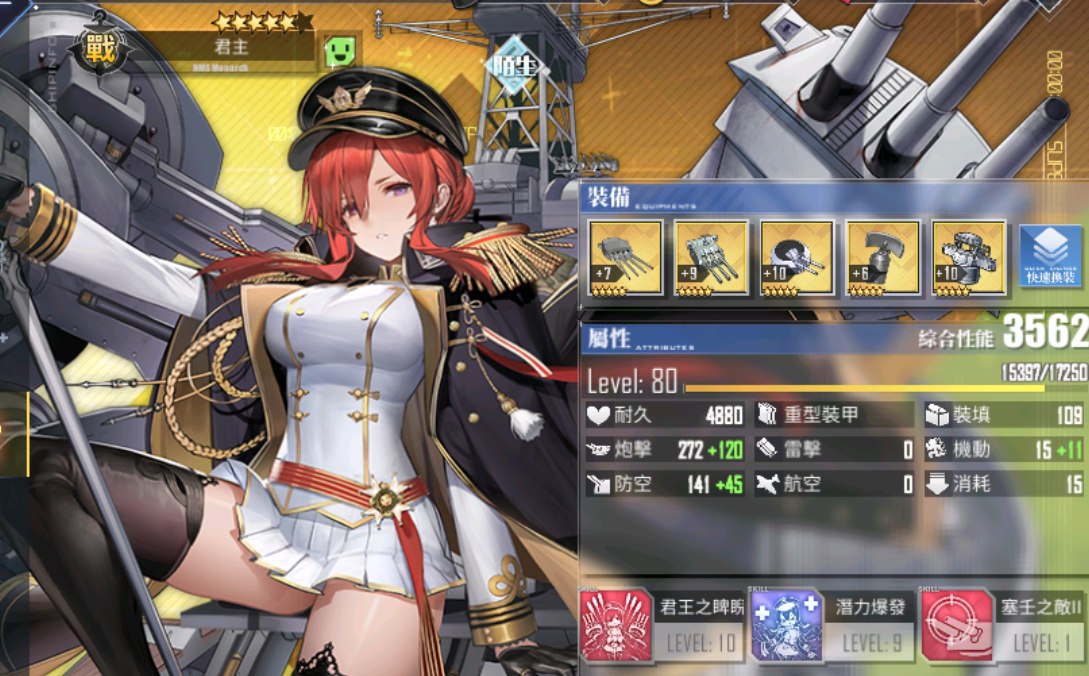Select the +9 secondary gun turret slot
The height and width of the screenshot is (676, 1089).
(x=711, y=258)
